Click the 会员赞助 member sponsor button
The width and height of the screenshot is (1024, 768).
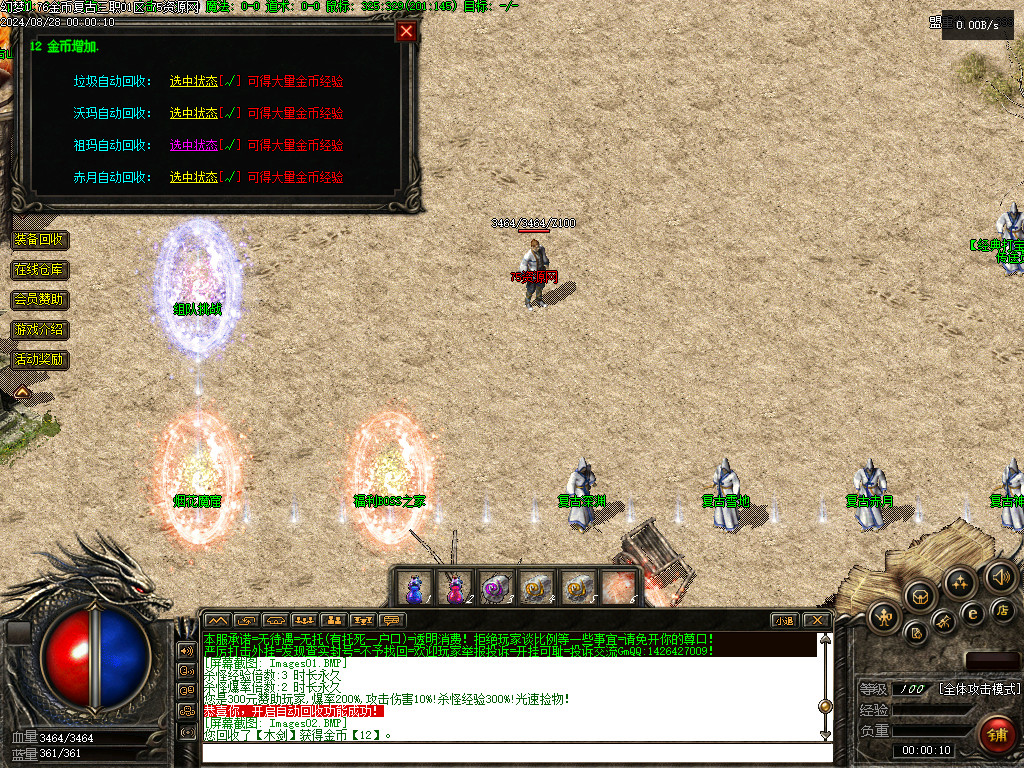[x=40, y=300]
